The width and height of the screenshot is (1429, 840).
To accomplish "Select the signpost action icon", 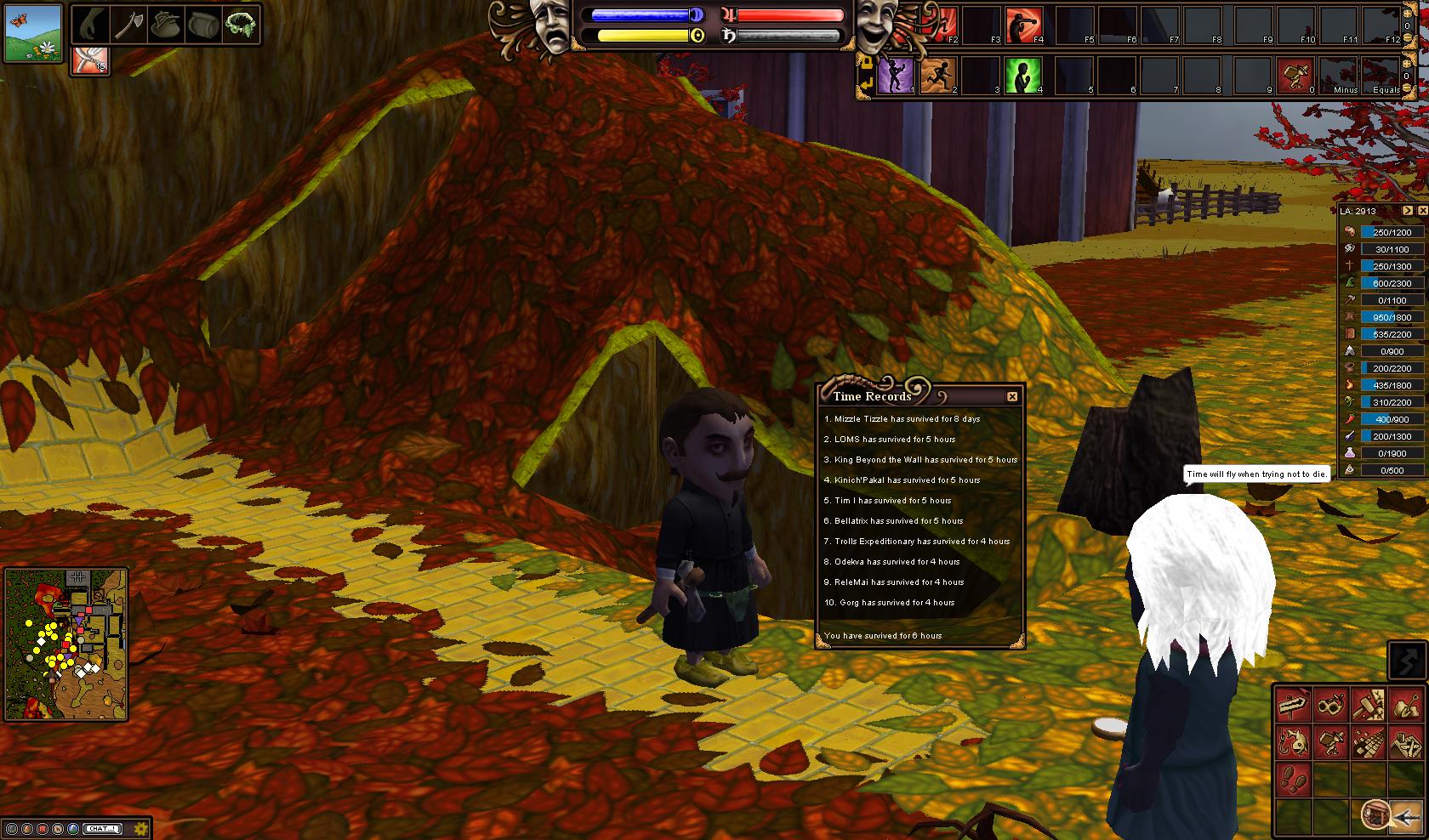I will tap(1293, 706).
